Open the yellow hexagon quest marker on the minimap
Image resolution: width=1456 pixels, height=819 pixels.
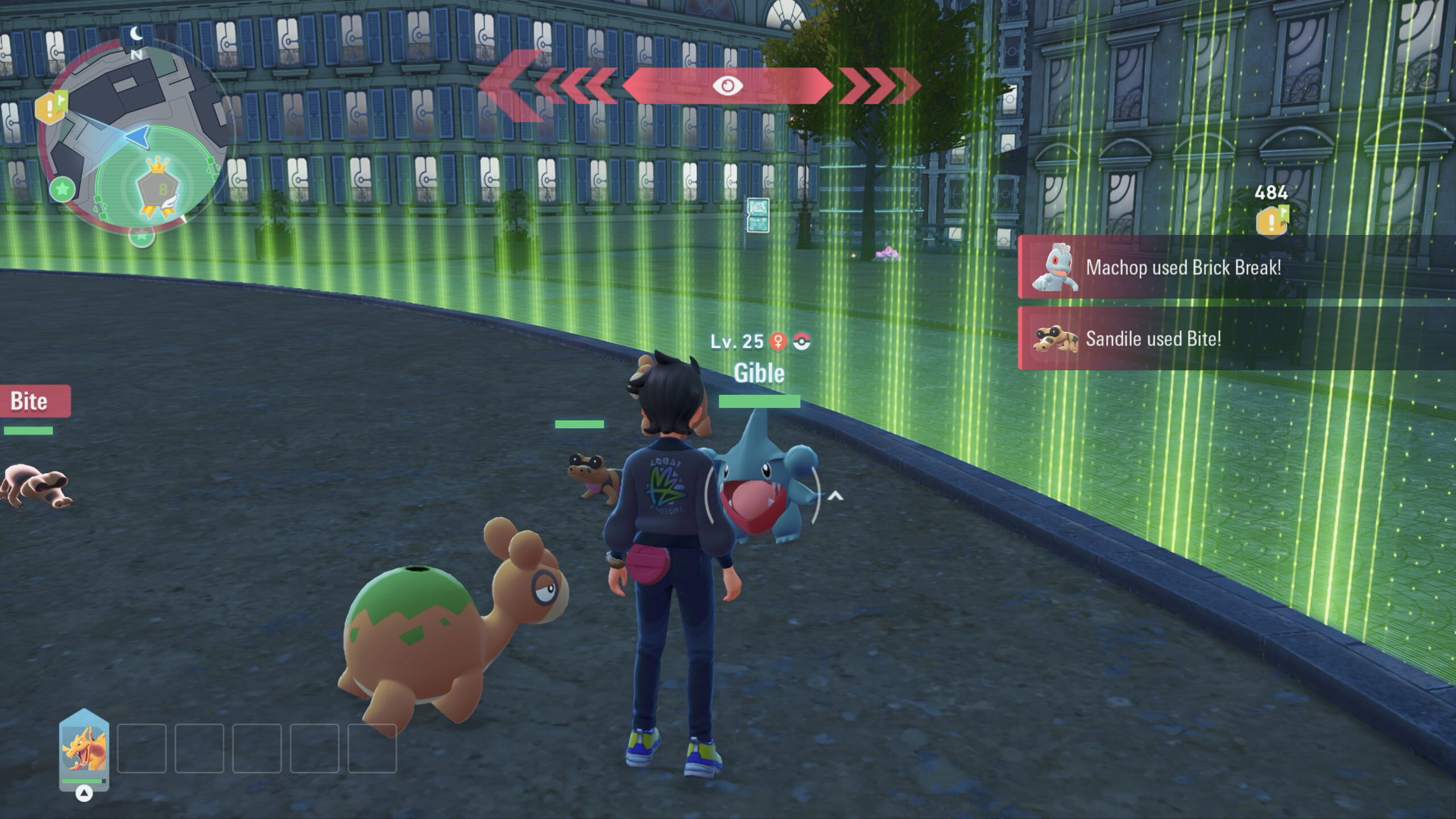(x=50, y=107)
